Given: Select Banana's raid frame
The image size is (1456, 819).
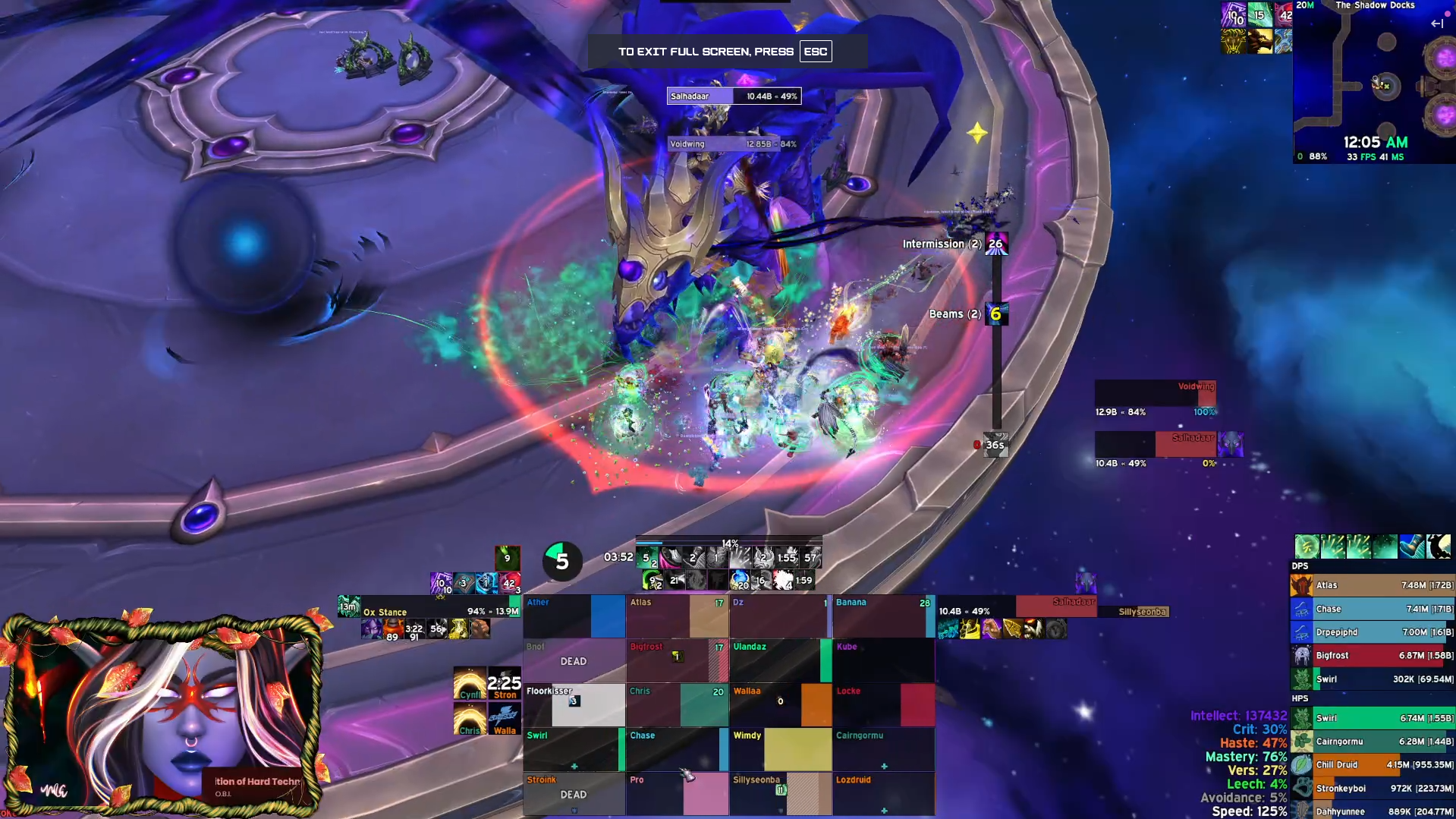Looking at the screenshot, I should click(884, 616).
